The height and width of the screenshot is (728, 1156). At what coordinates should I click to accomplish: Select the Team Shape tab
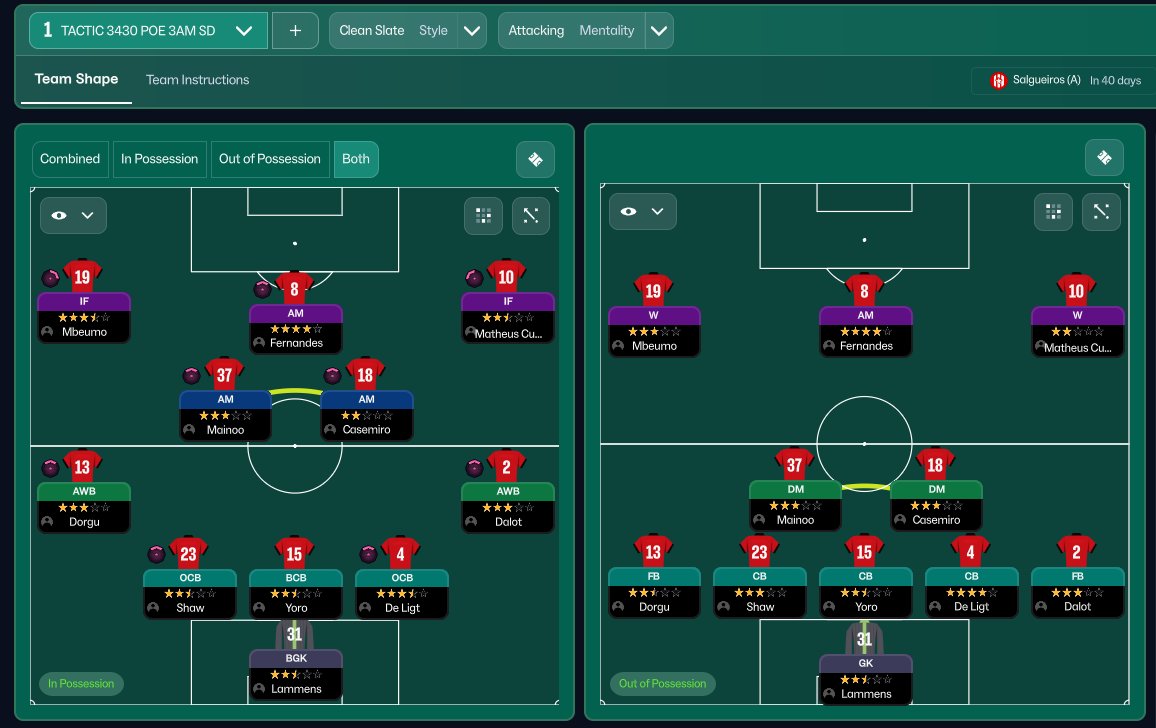coord(76,79)
